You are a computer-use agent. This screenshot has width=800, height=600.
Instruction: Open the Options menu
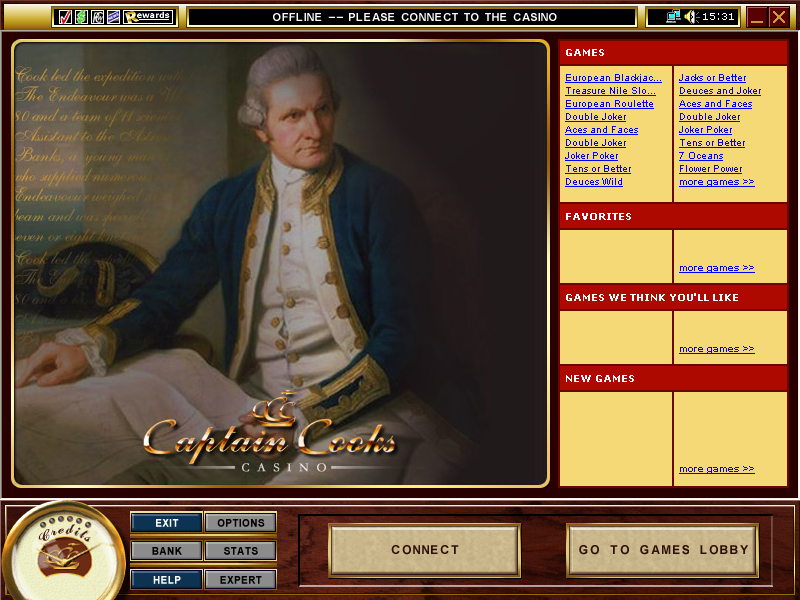(240, 523)
